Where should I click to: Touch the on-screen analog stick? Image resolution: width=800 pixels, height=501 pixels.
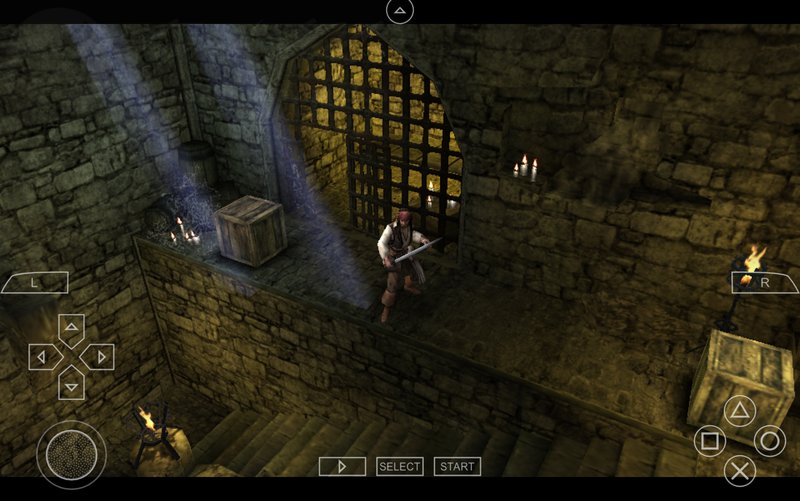[71, 454]
